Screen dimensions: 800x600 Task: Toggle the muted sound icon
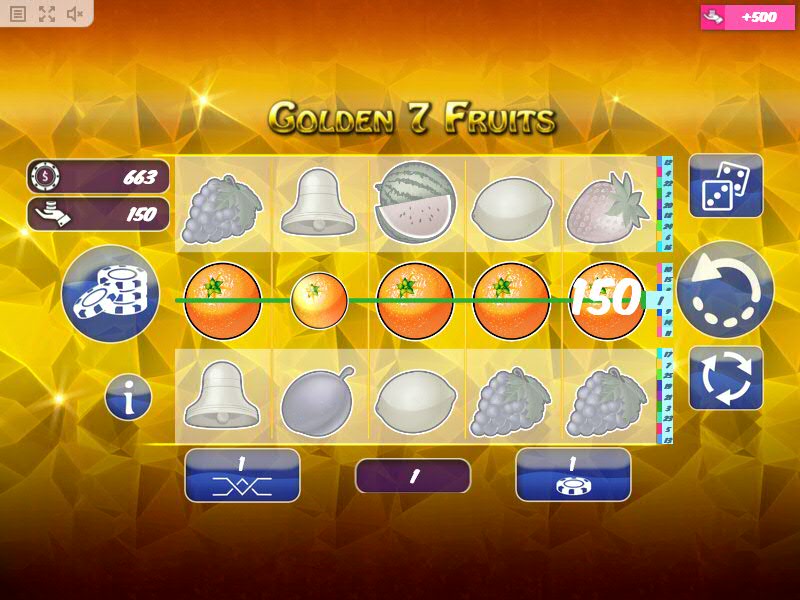click(75, 14)
